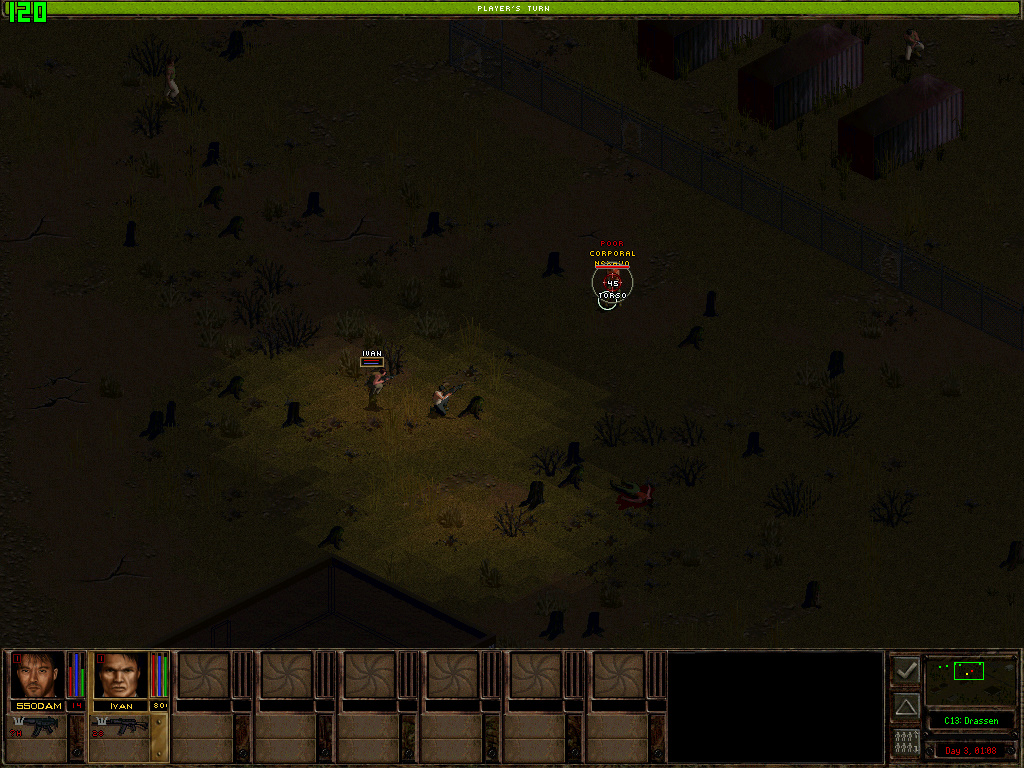End the turn with the checkmark button
The width and height of the screenshot is (1024, 768).
906,670
